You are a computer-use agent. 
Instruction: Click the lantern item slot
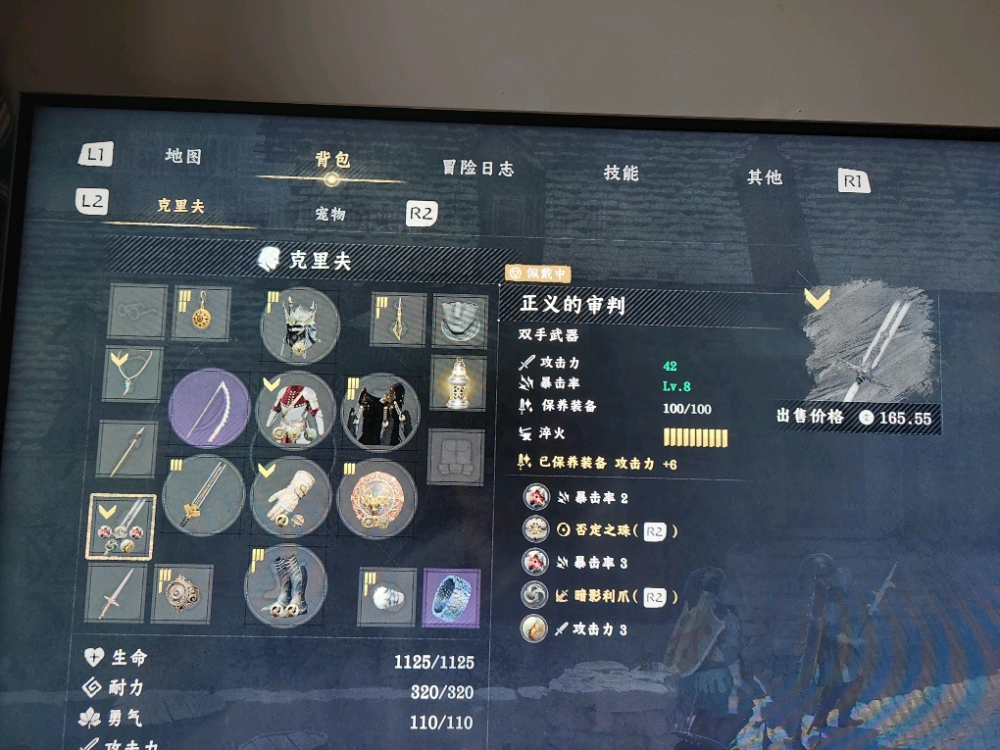click(457, 382)
